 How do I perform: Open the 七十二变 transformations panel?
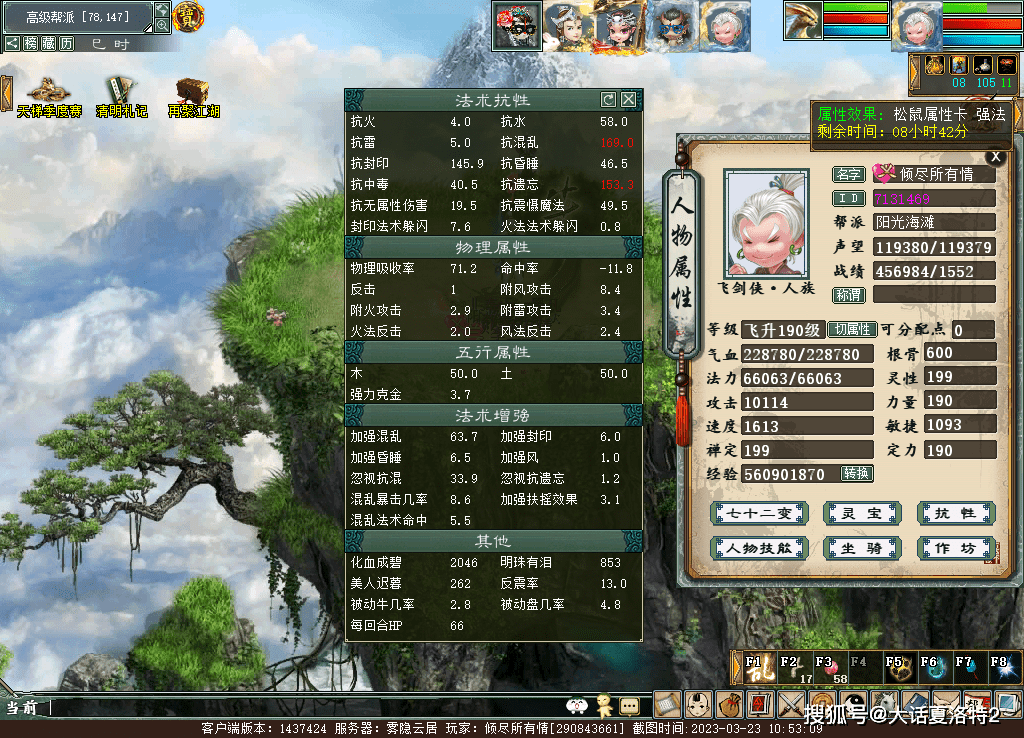click(757, 513)
